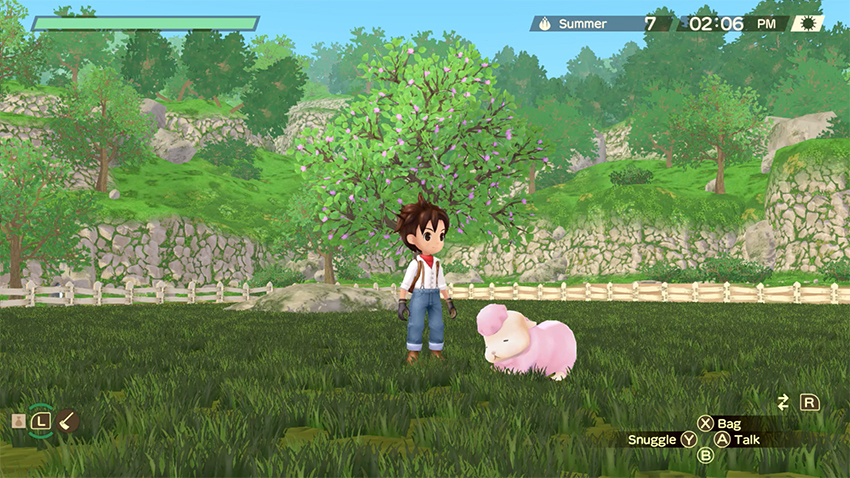Click the swap arrows icon
850x478 pixels.
coord(783,402)
